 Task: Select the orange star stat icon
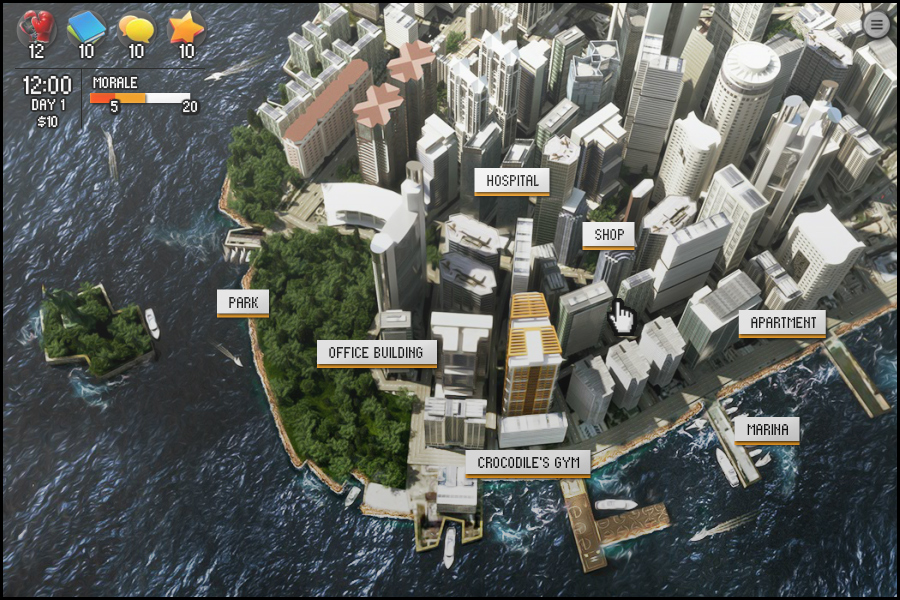[x=186, y=27]
